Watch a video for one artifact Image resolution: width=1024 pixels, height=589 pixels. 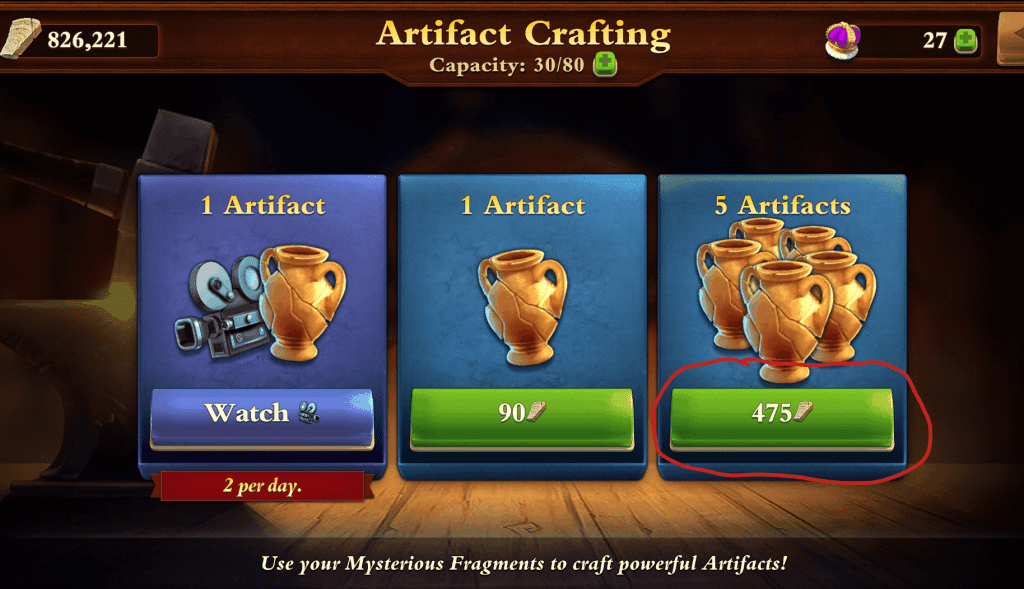pyautogui.click(x=262, y=414)
